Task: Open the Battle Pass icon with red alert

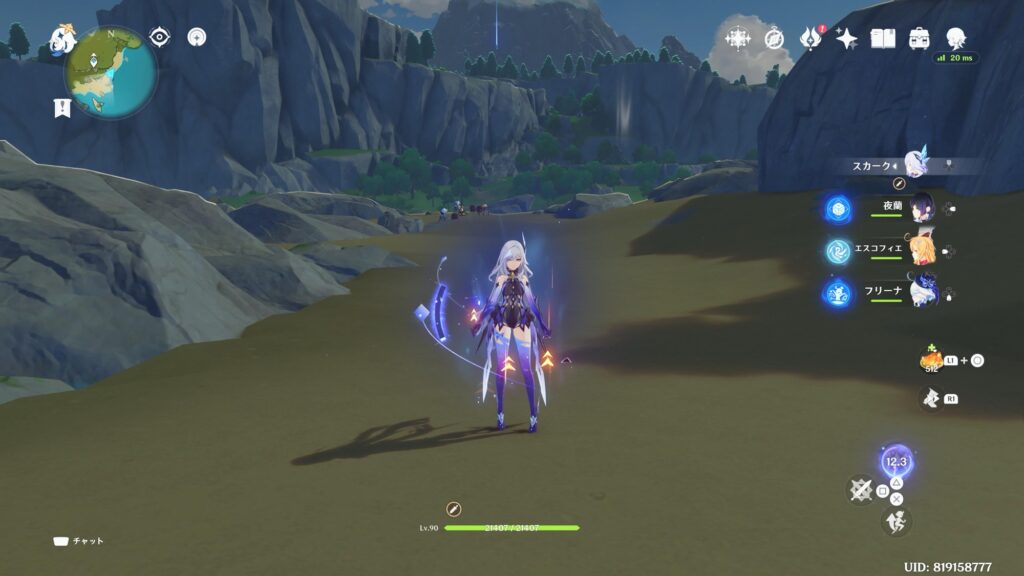Action: click(810, 39)
